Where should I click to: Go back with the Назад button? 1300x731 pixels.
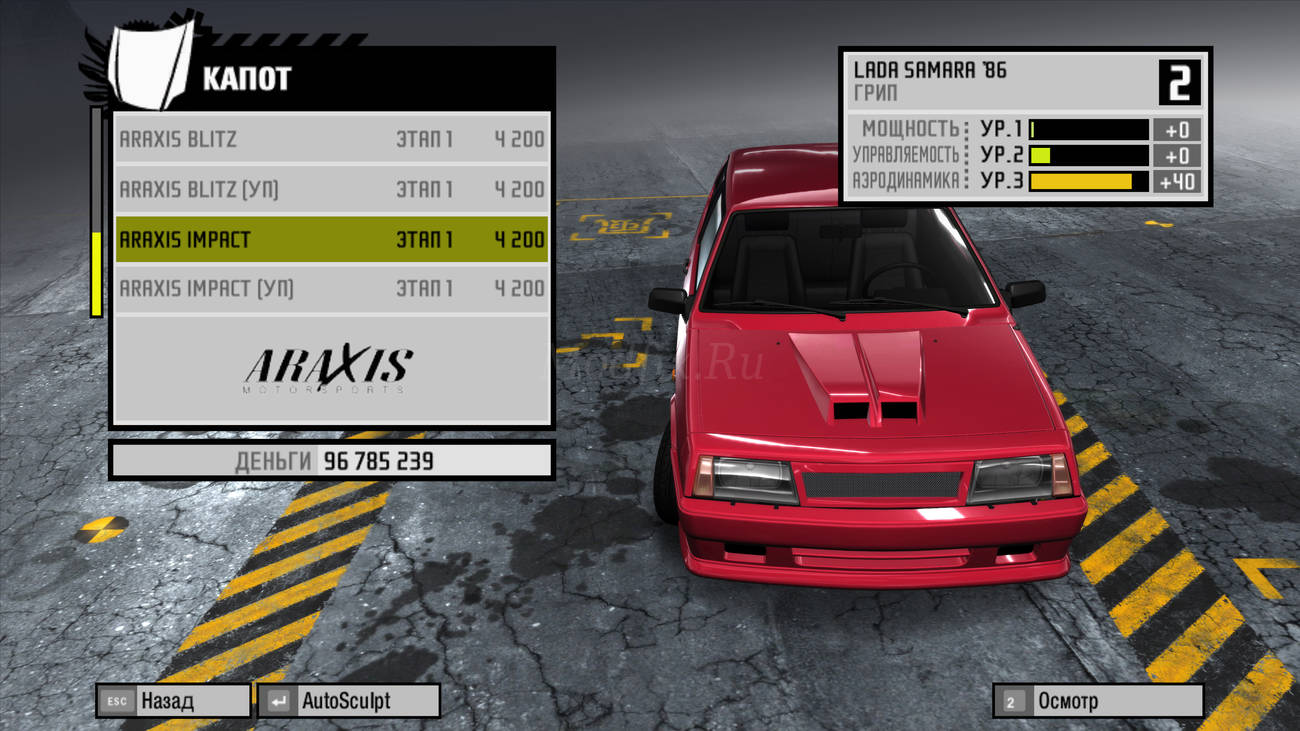tap(173, 701)
